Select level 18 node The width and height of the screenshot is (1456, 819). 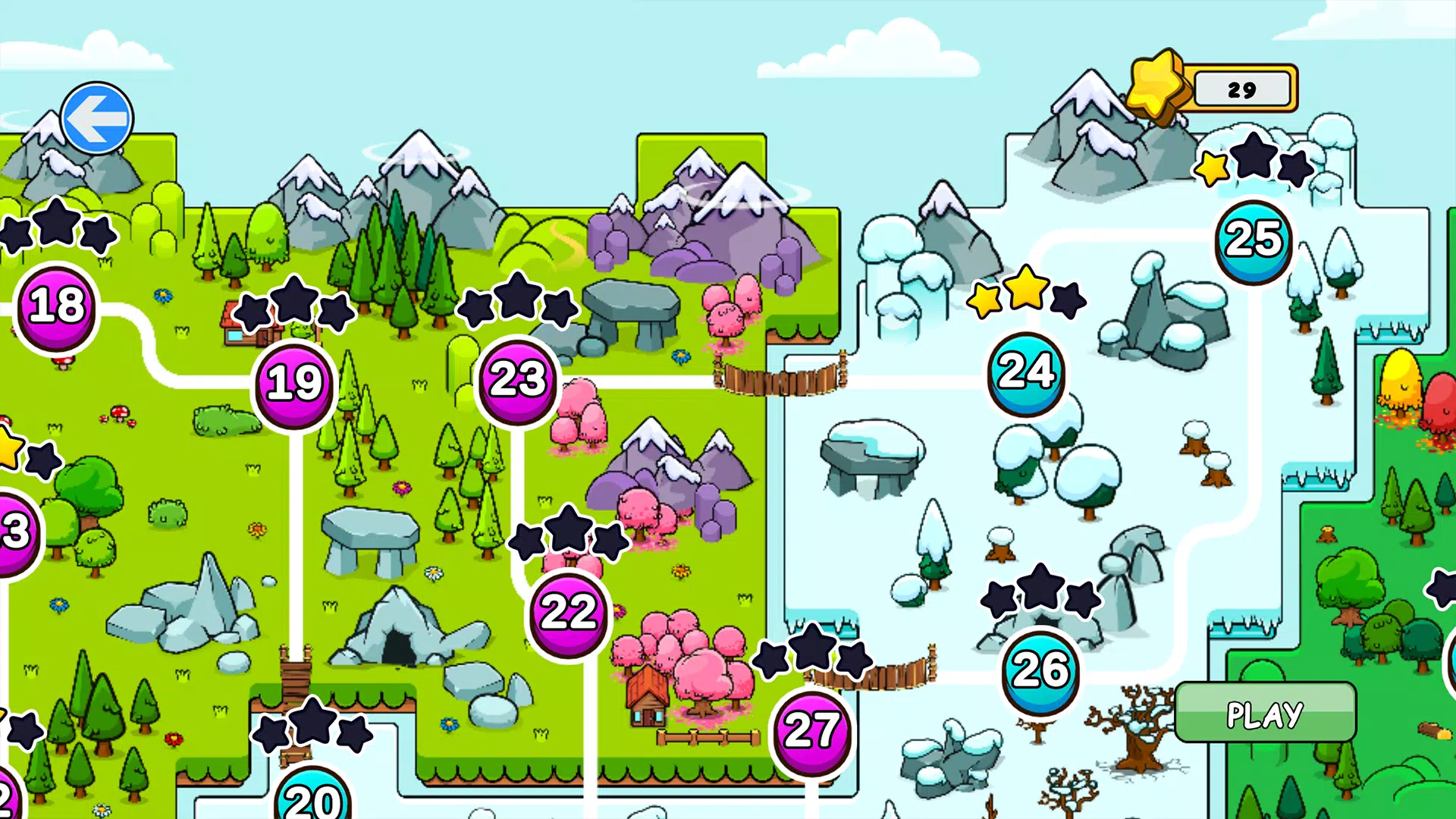tap(57, 306)
